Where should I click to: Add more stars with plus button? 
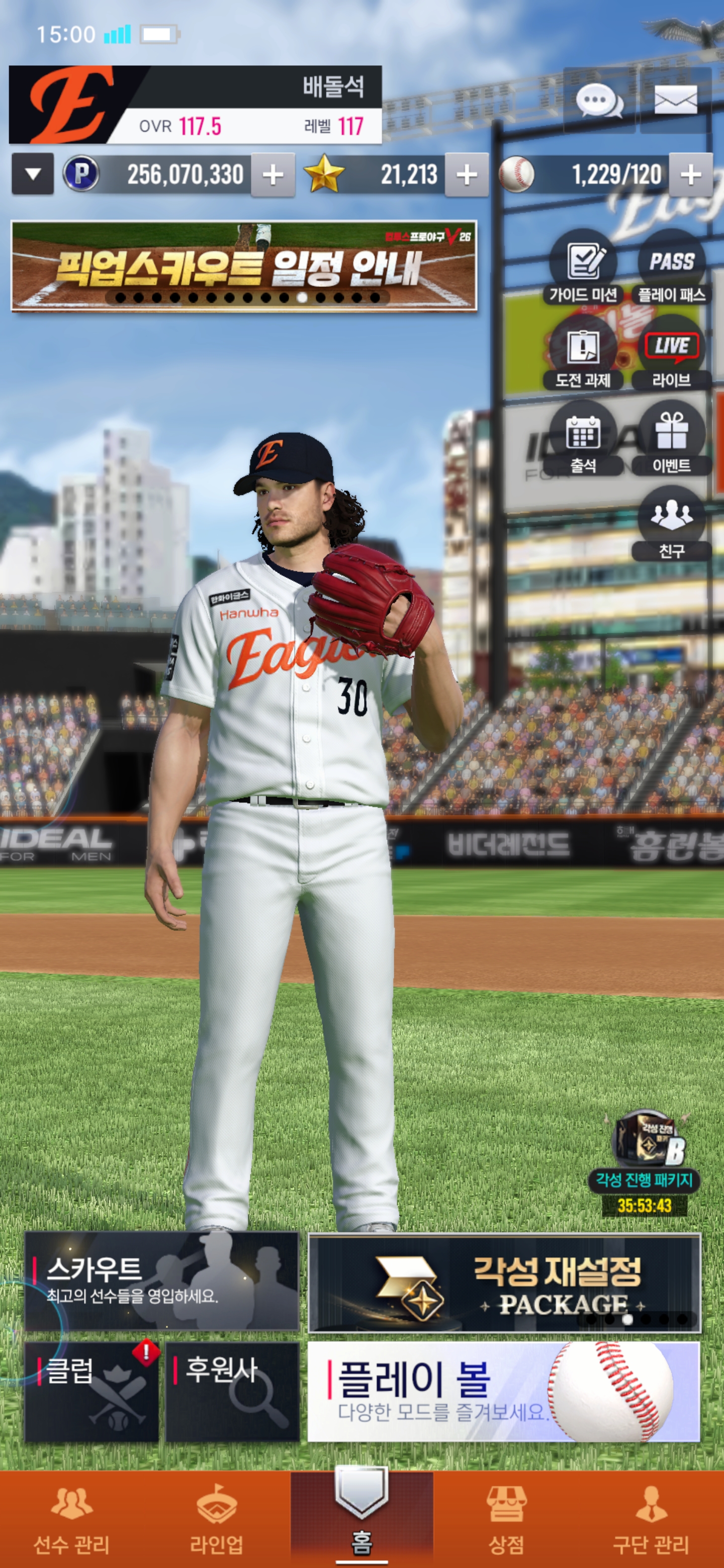coord(467,175)
